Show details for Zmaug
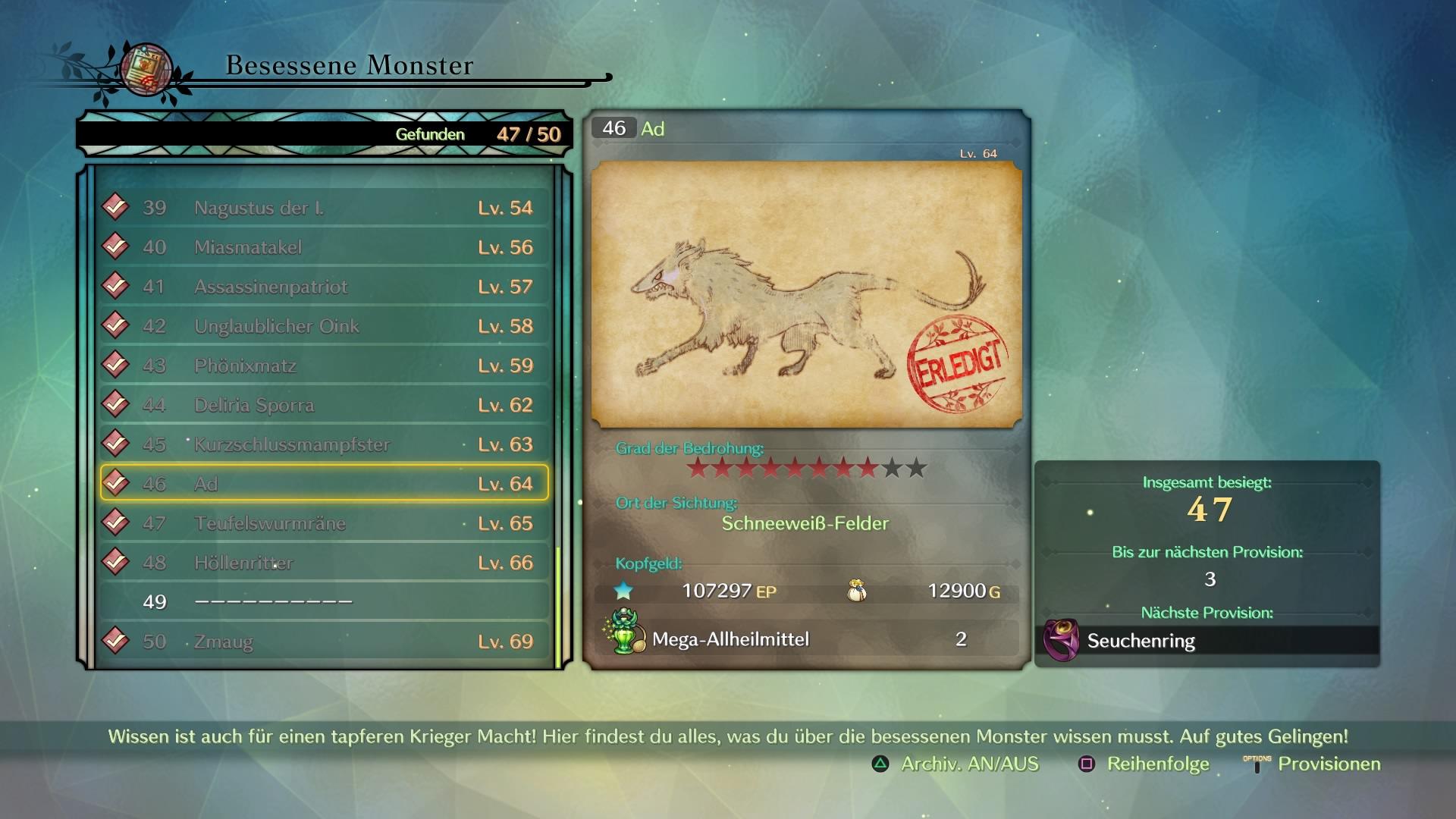The image size is (1456, 819). [x=324, y=642]
